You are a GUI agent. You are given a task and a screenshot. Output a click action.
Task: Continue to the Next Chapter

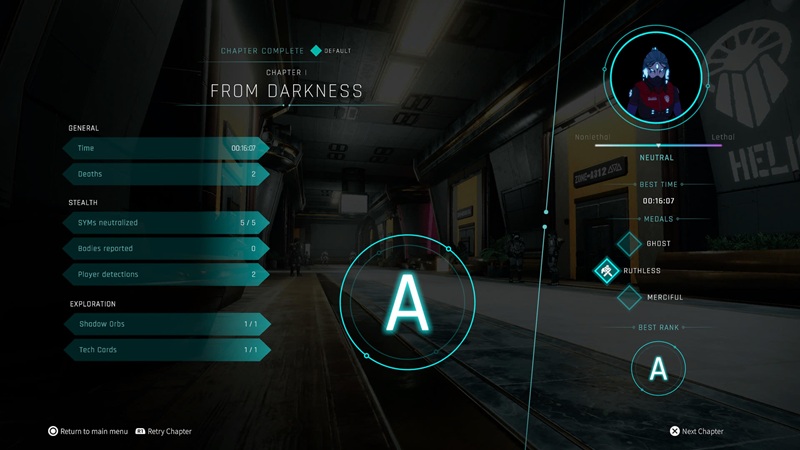point(696,431)
